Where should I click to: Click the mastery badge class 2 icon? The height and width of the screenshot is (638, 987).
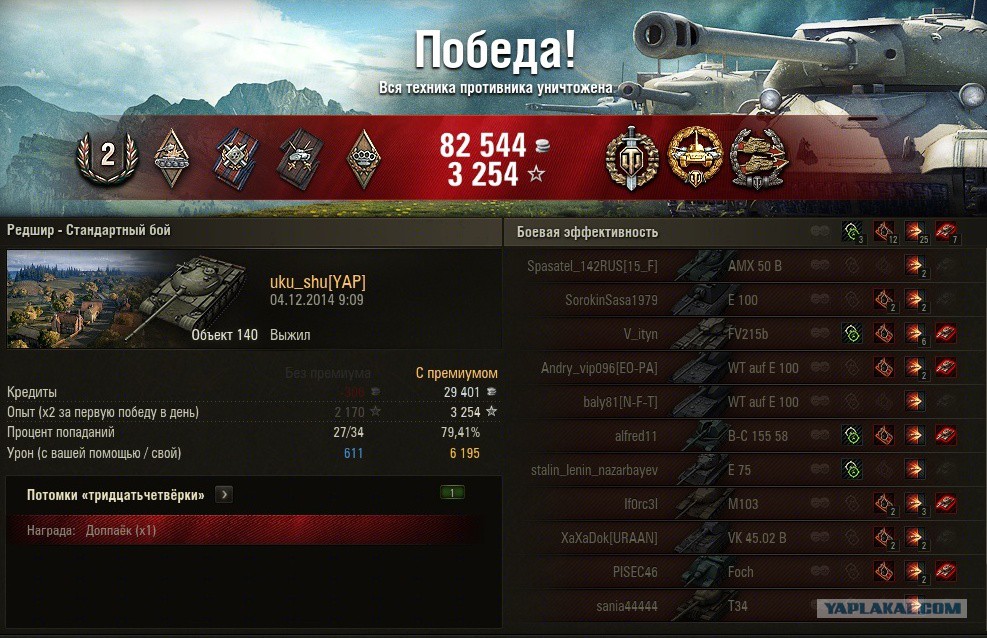(106, 154)
